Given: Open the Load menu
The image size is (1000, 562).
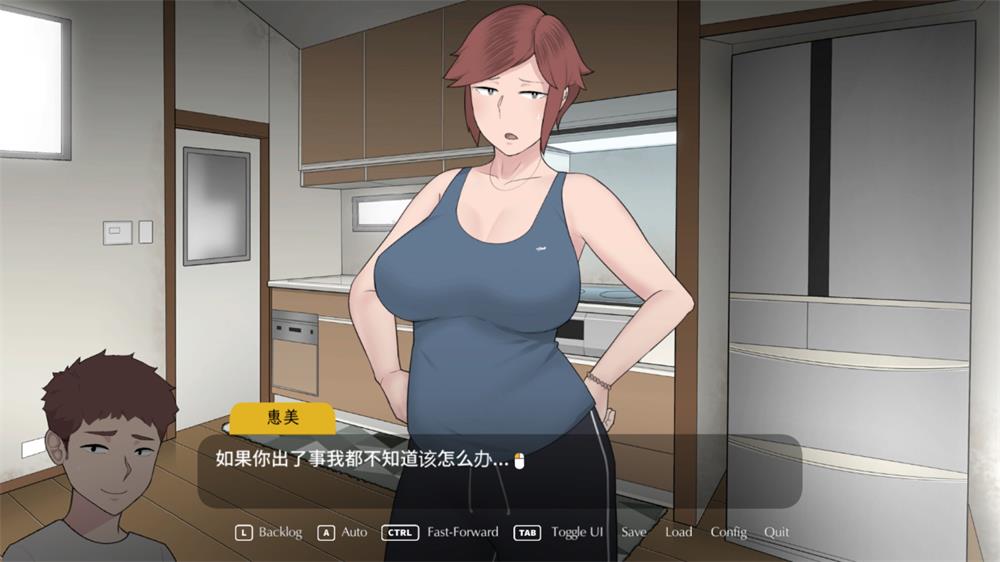Looking at the screenshot, I should (x=678, y=532).
